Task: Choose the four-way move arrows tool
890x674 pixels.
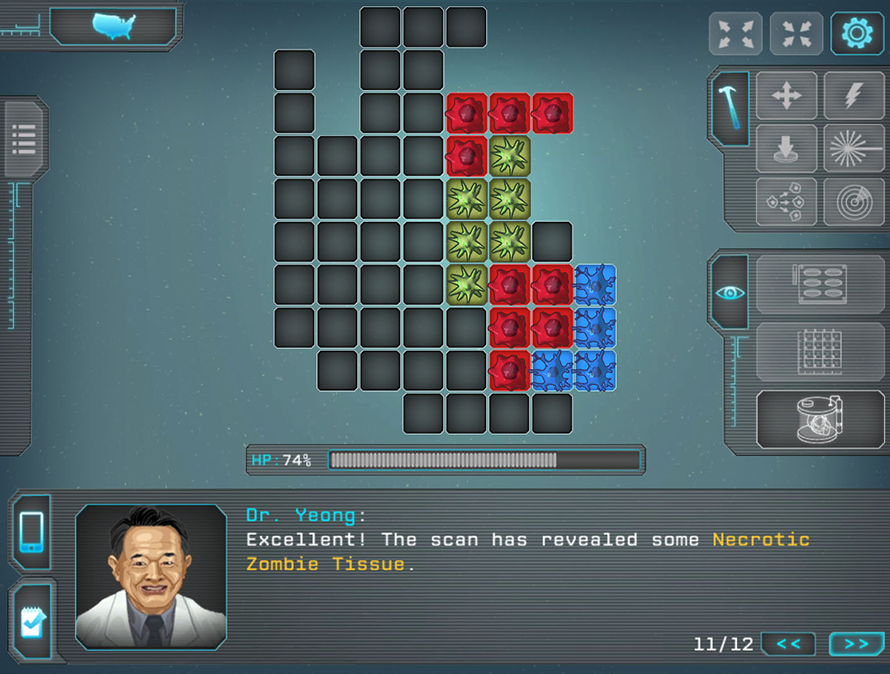Action: click(x=786, y=96)
